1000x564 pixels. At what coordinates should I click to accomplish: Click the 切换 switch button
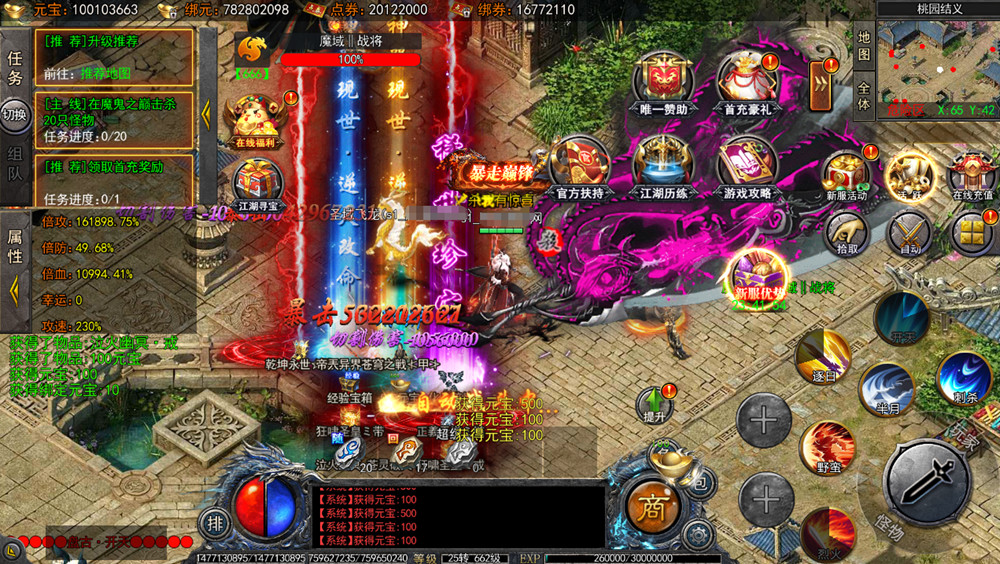pos(15,115)
